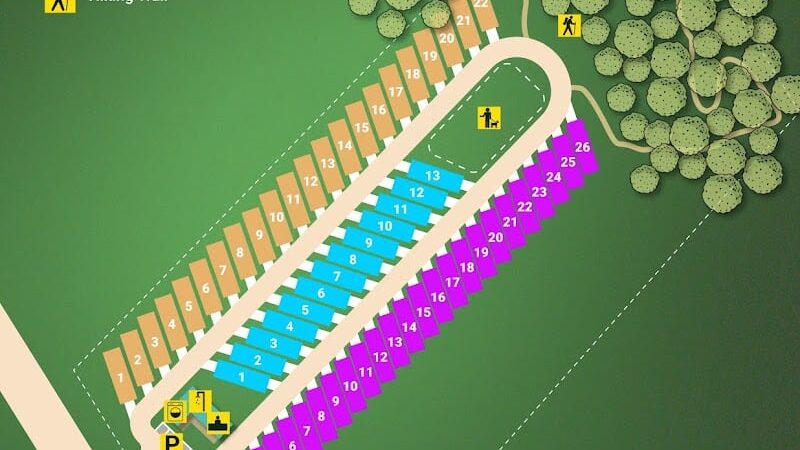Viewport: 800px width, 450px height.
Task: Select the Hiking Trail legend icon
Action: tap(61, 4)
